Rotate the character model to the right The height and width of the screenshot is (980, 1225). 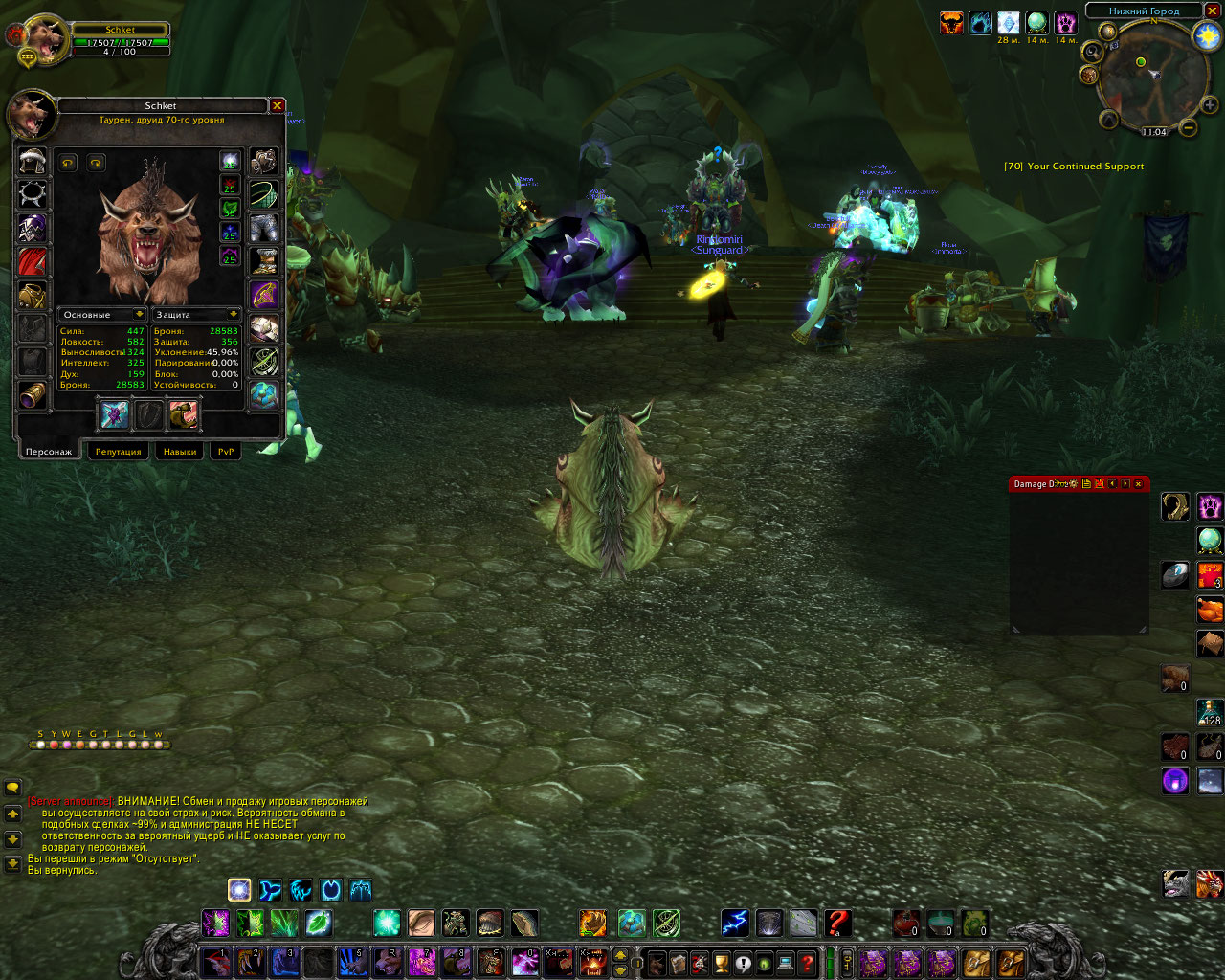[x=96, y=163]
